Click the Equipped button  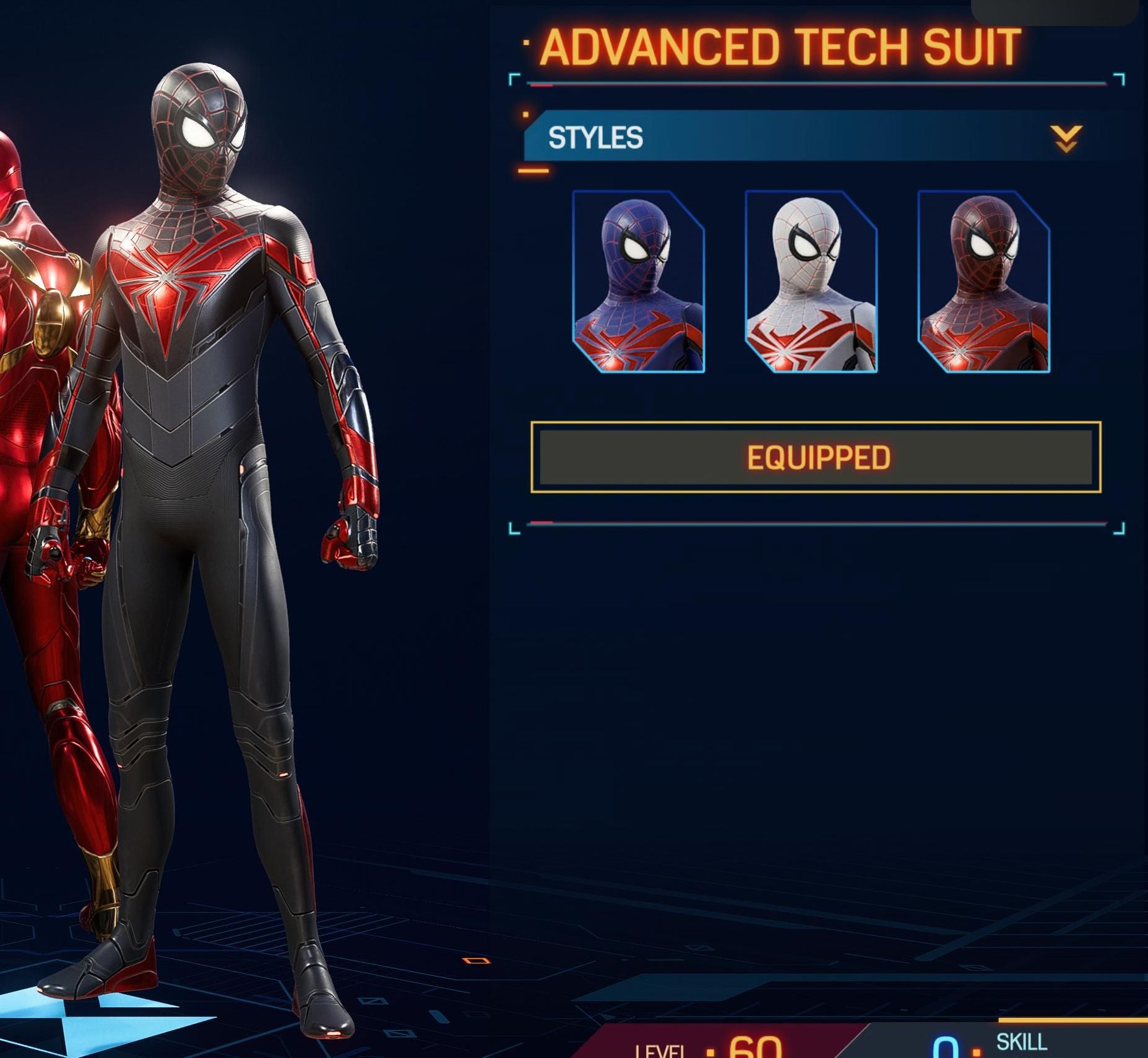[x=816, y=457]
